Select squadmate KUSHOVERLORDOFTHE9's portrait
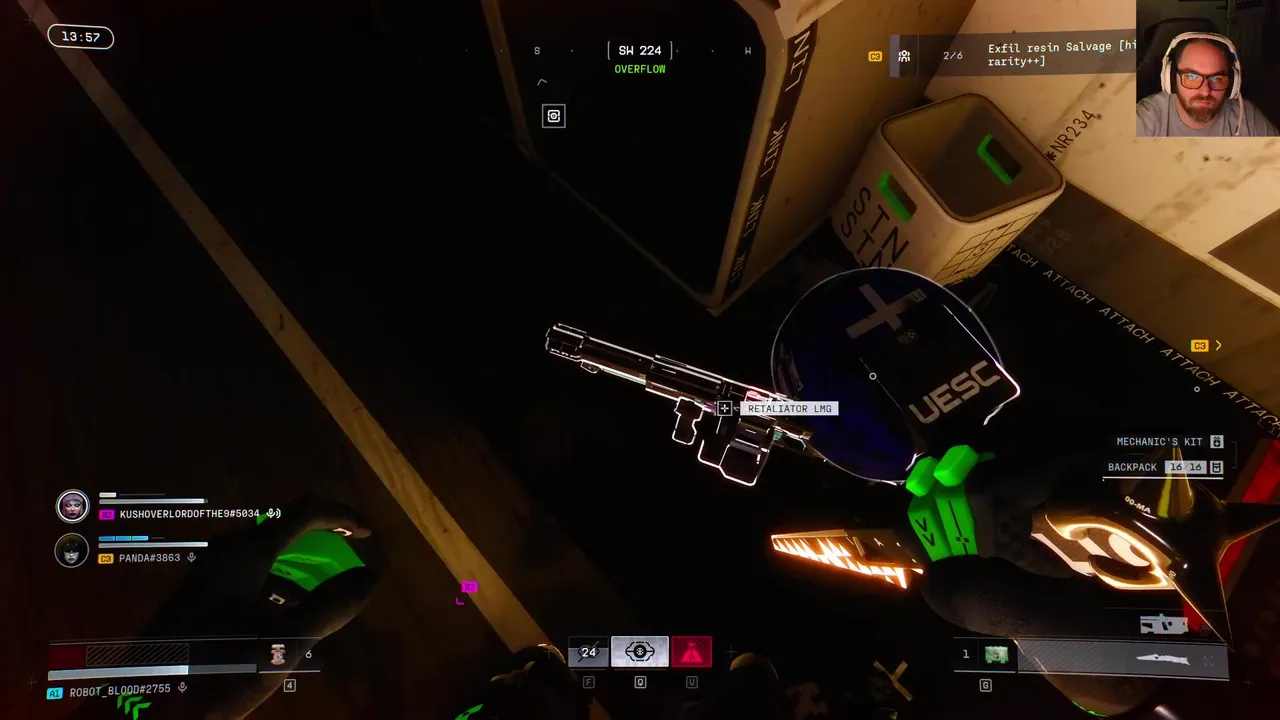Image resolution: width=1280 pixels, height=720 pixels. pos(72,506)
